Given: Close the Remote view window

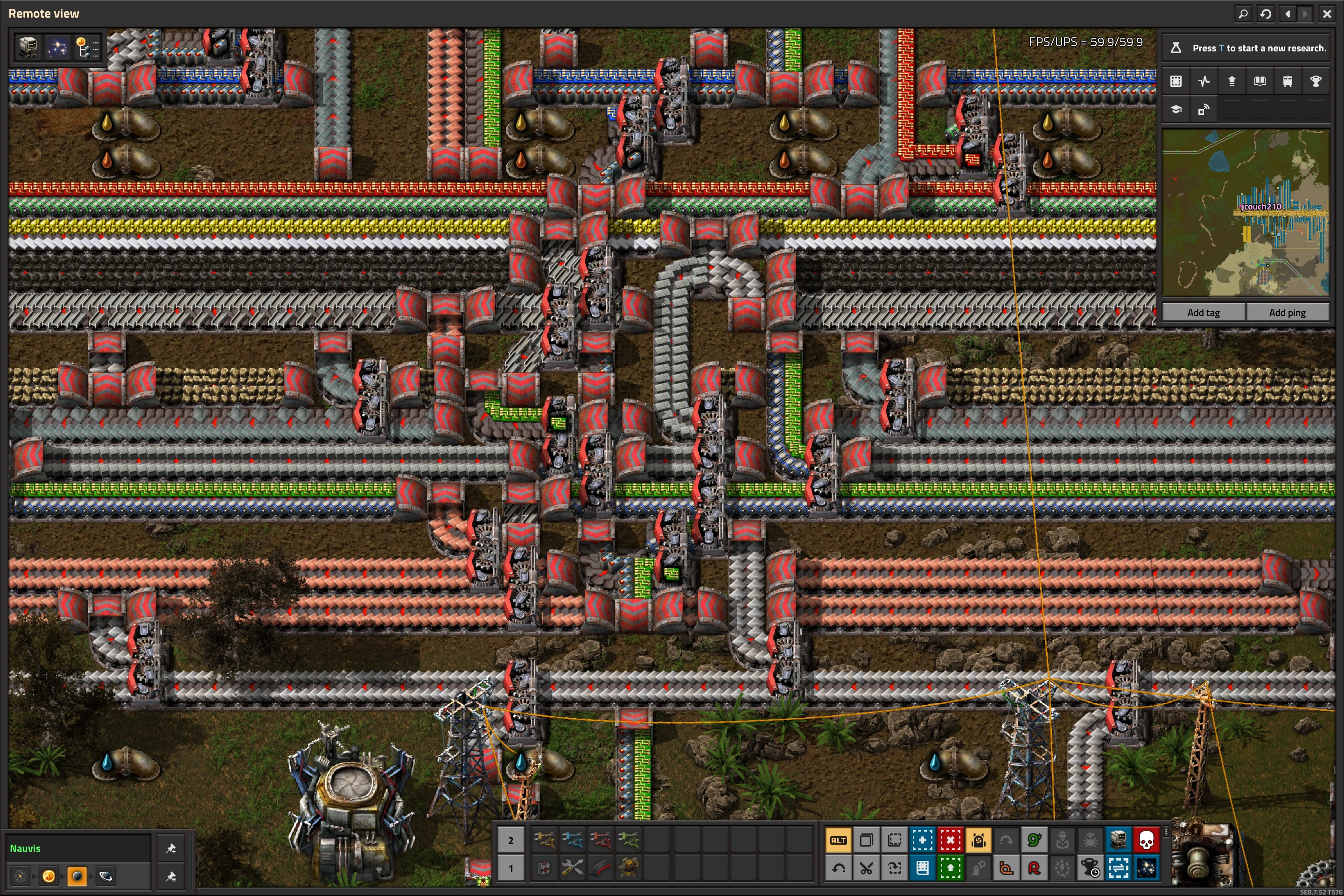Looking at the screenshot, I should pos(1327,14).
